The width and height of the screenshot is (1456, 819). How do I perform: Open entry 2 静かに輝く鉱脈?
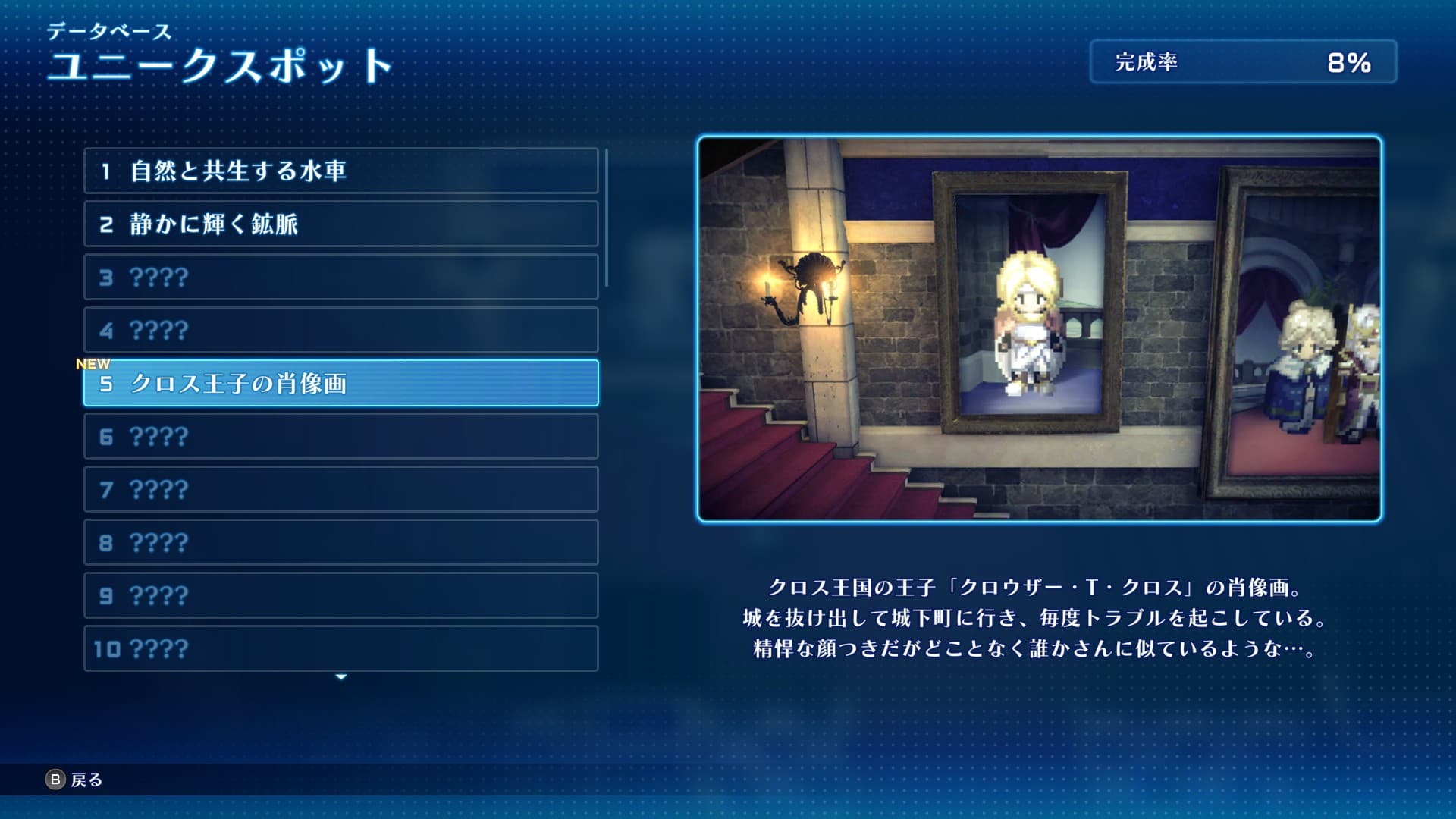coord(340,224)
